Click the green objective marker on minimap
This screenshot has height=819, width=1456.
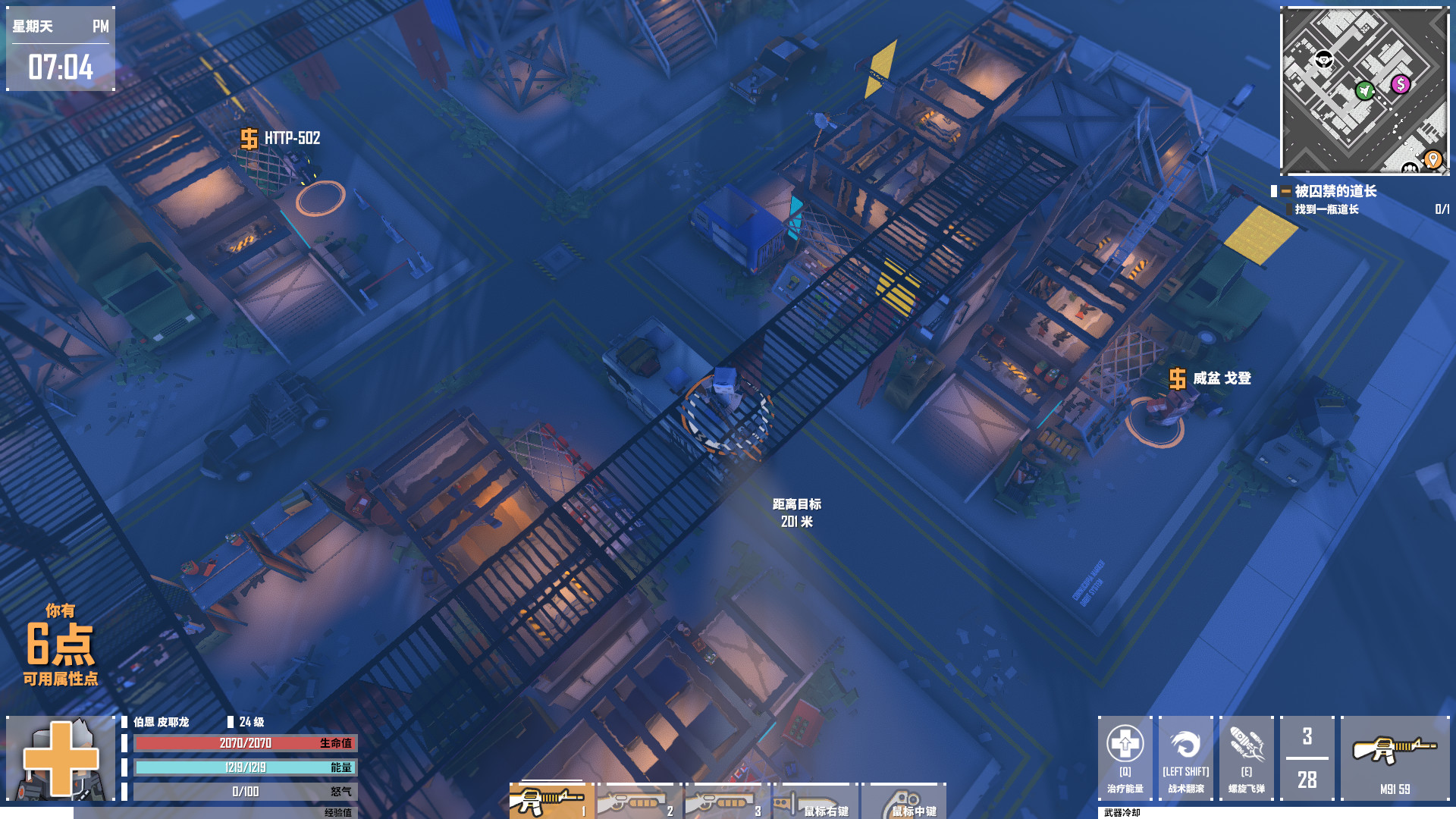[1363, 89]
